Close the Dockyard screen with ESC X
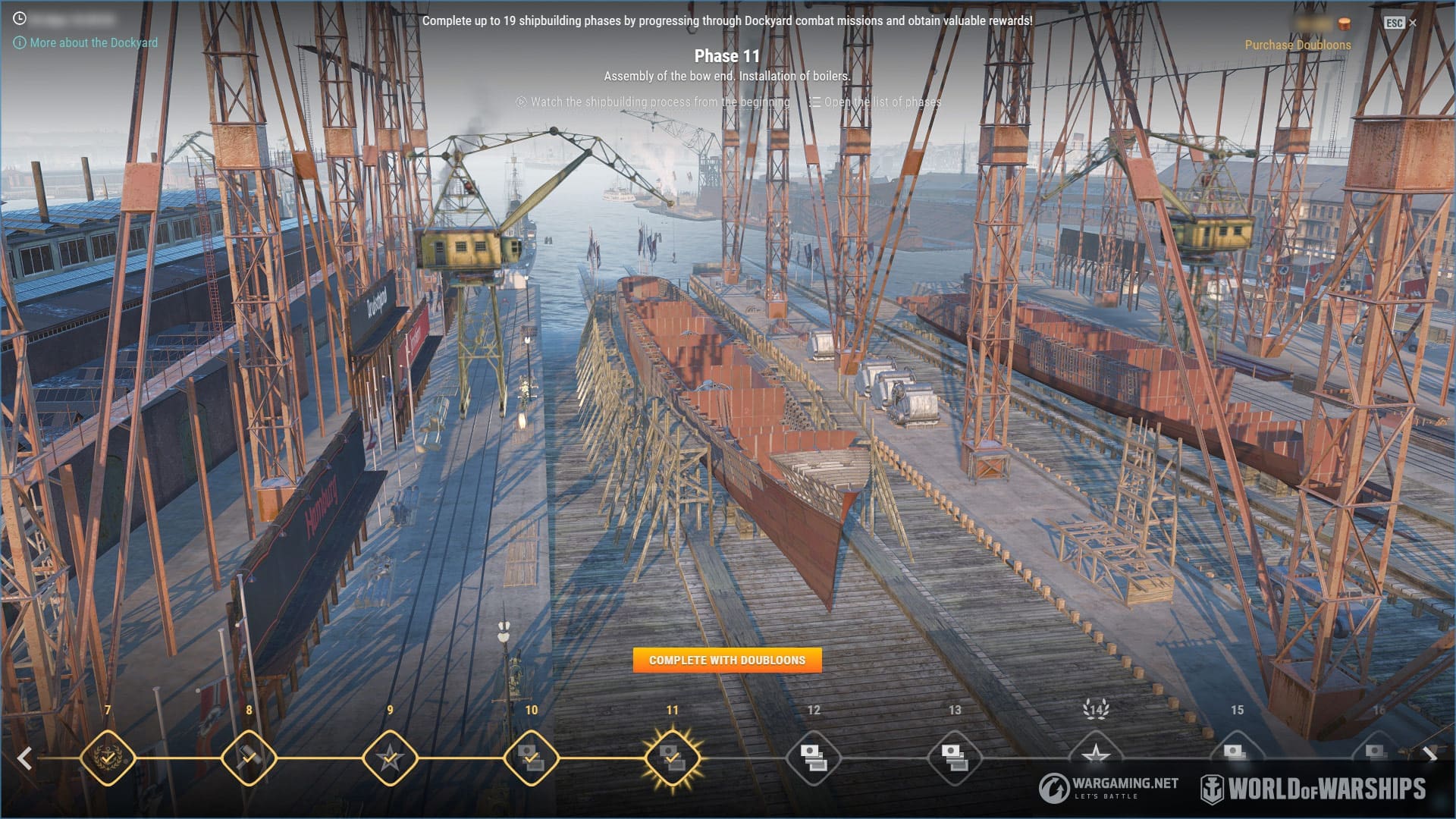Image resolution: width=1456 pixels, height=819 pixels. pos(1401,23)
